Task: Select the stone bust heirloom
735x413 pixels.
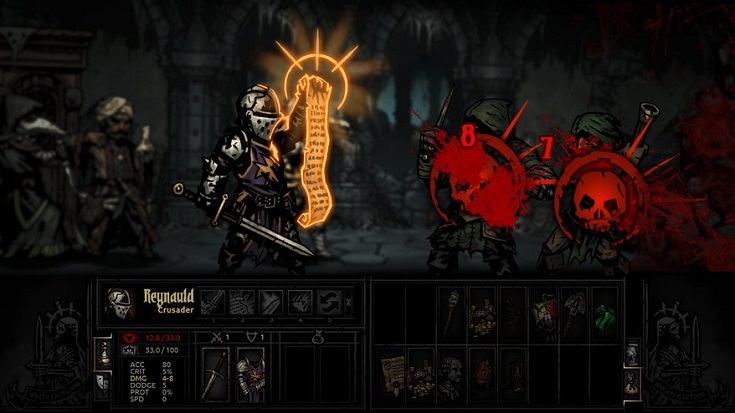Action: [x=450, y=371]
